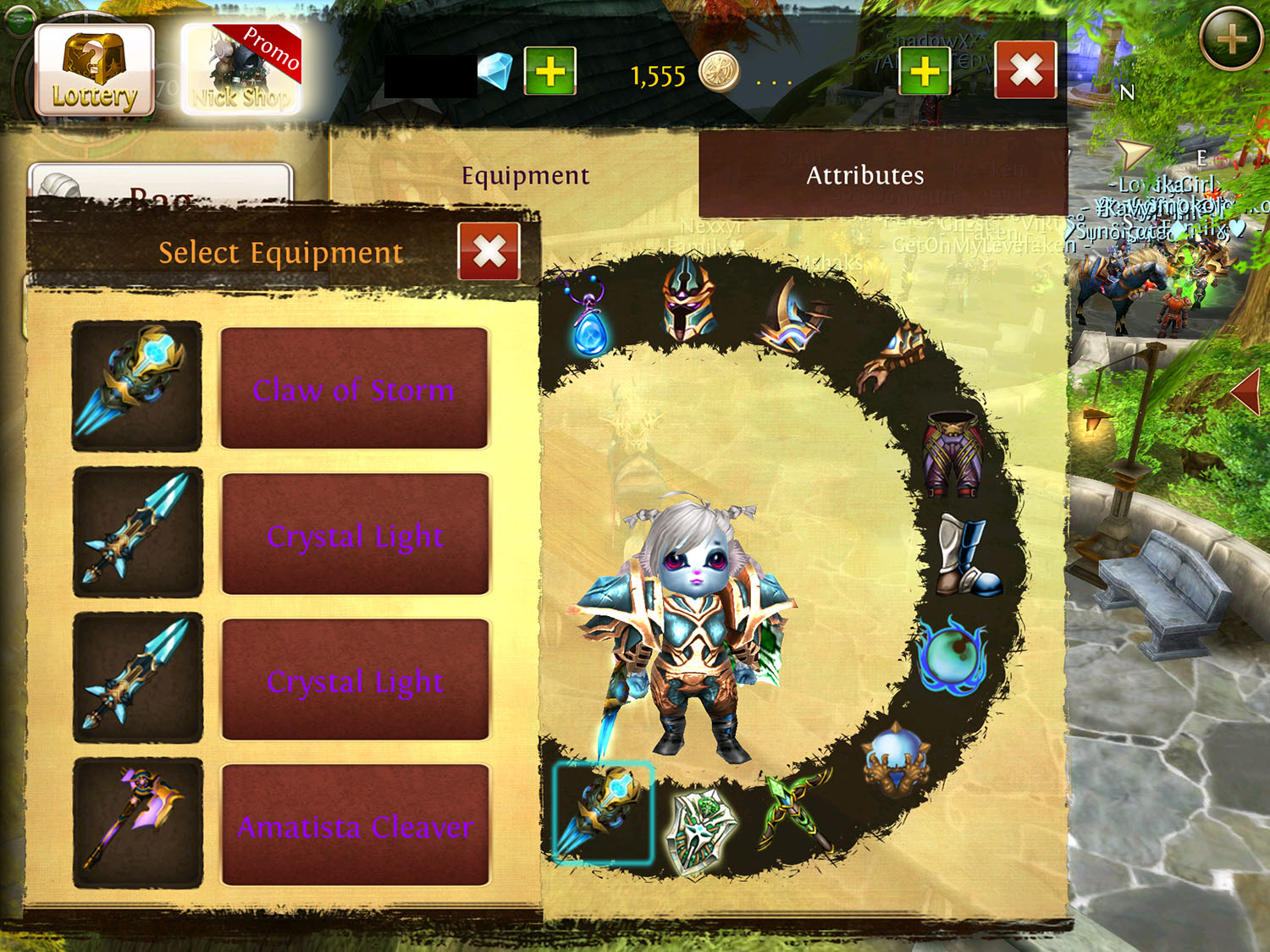1270x952 pixels.
Task: Select the purple pants equipment slot
Action: point(954,453)
